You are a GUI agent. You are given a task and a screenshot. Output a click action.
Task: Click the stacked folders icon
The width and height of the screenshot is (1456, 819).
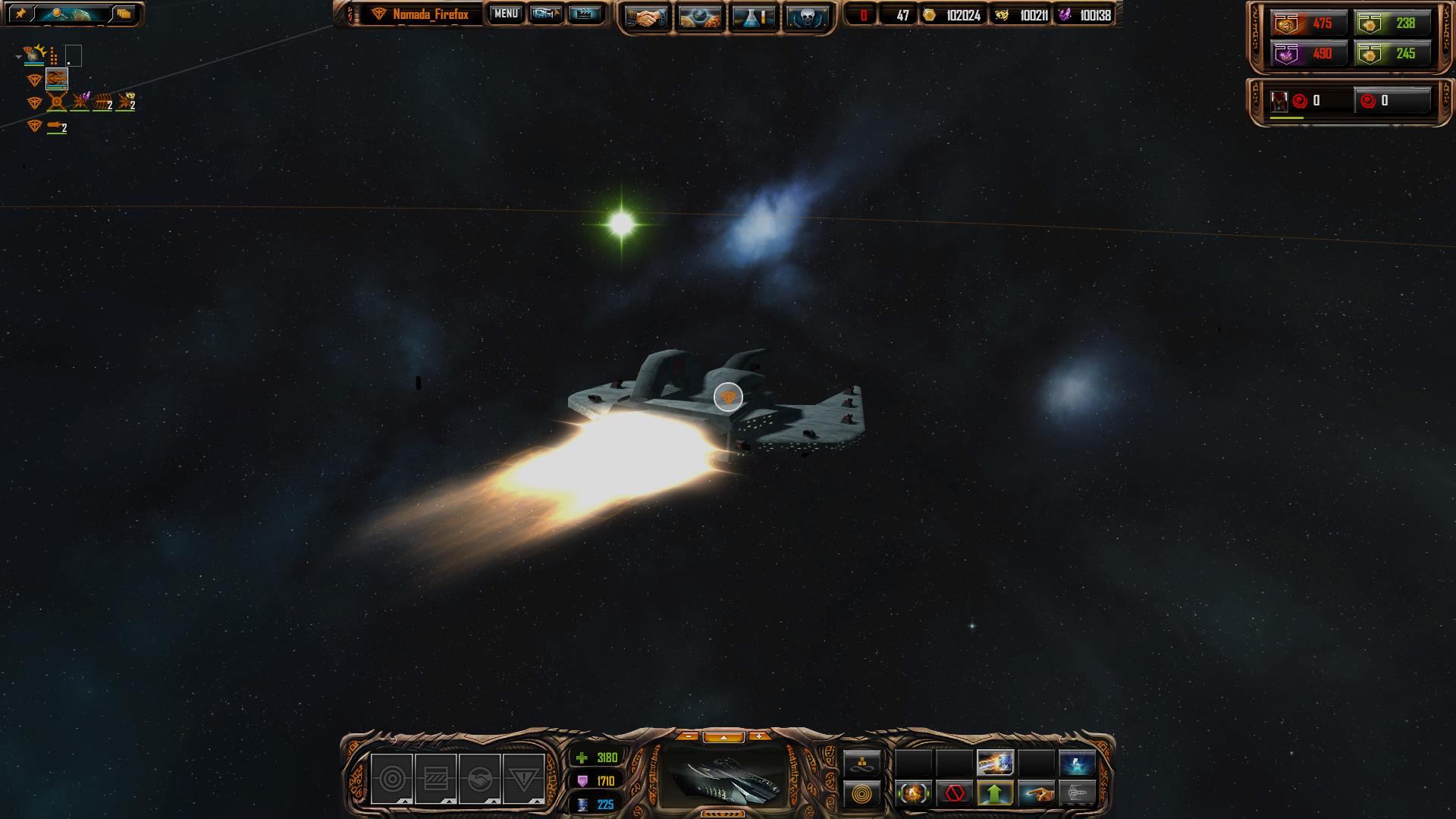pos(124,14)
